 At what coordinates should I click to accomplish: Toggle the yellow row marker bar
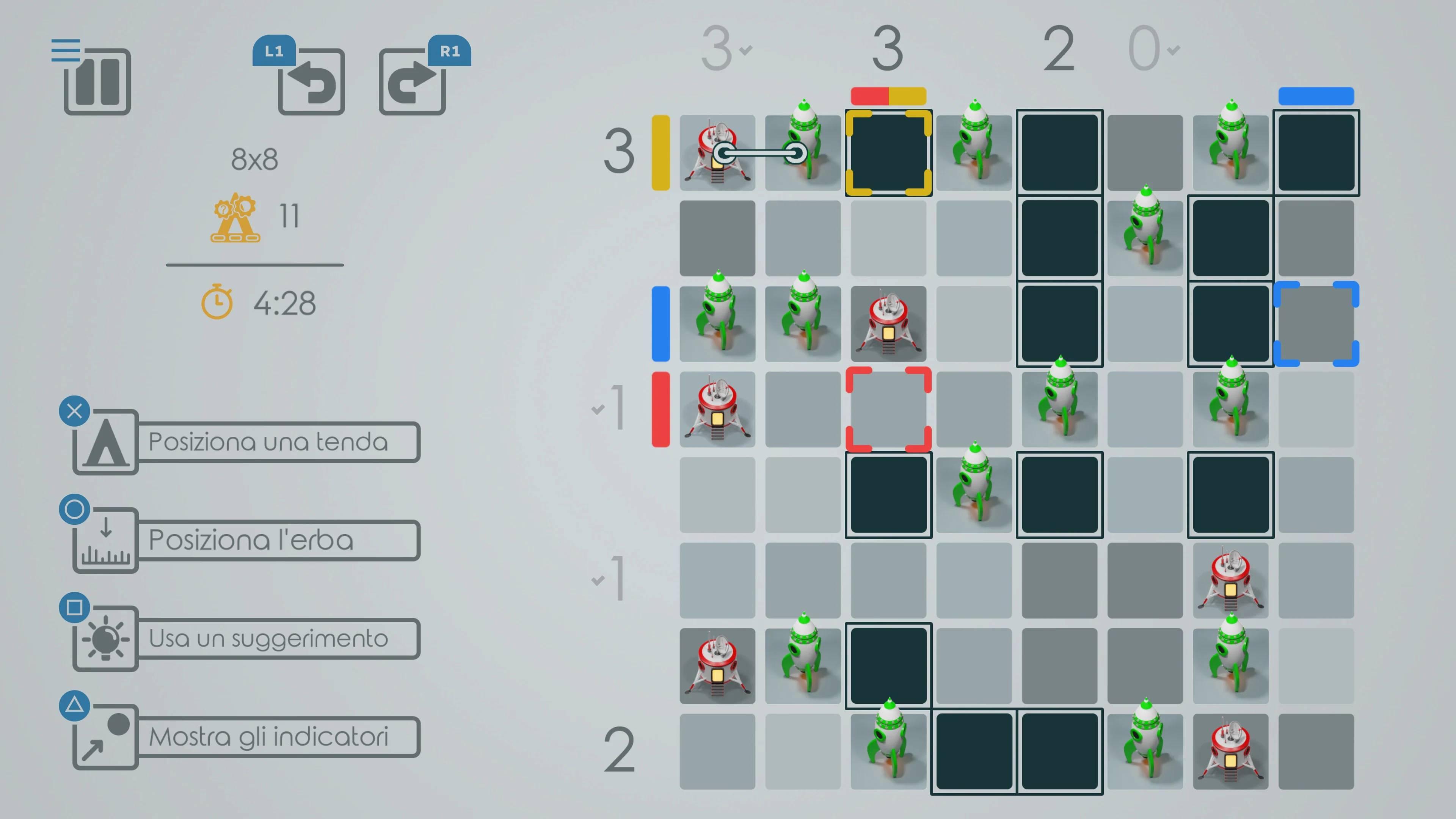(x=660, y=152)
